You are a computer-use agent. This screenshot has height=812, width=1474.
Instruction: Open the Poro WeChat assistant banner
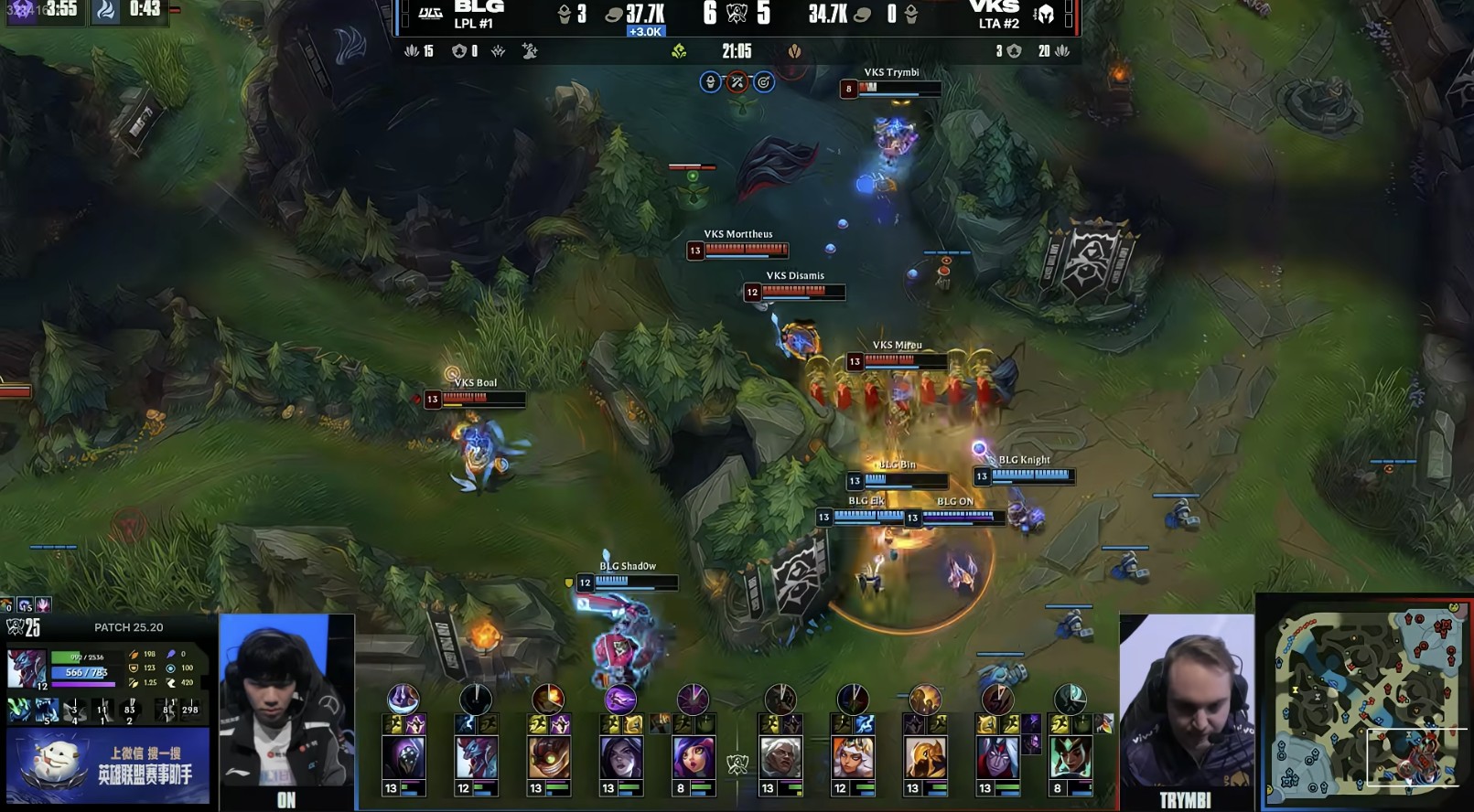[x=108, y=765]
